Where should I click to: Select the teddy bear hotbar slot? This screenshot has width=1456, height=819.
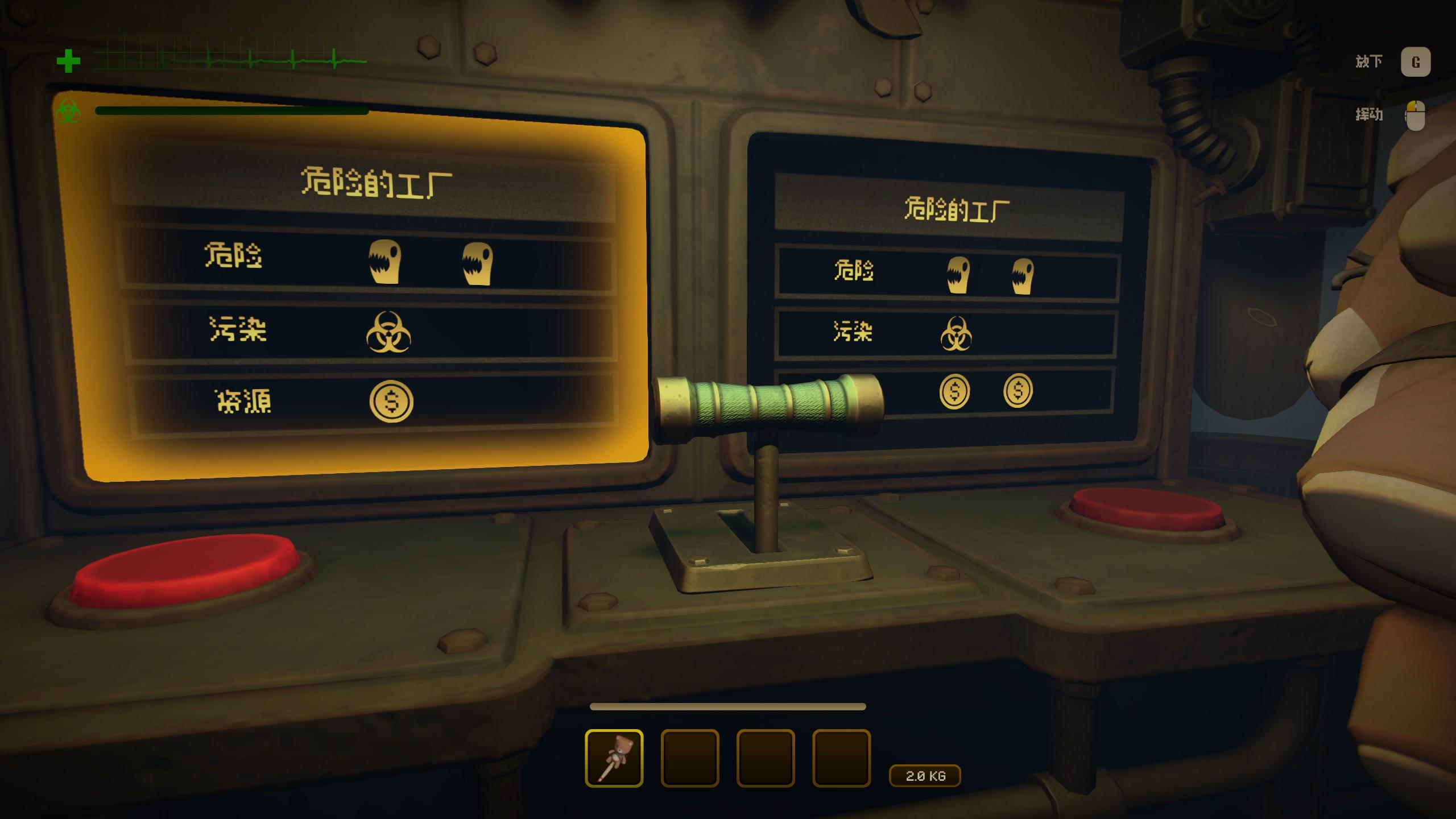[x=614, y=758]
